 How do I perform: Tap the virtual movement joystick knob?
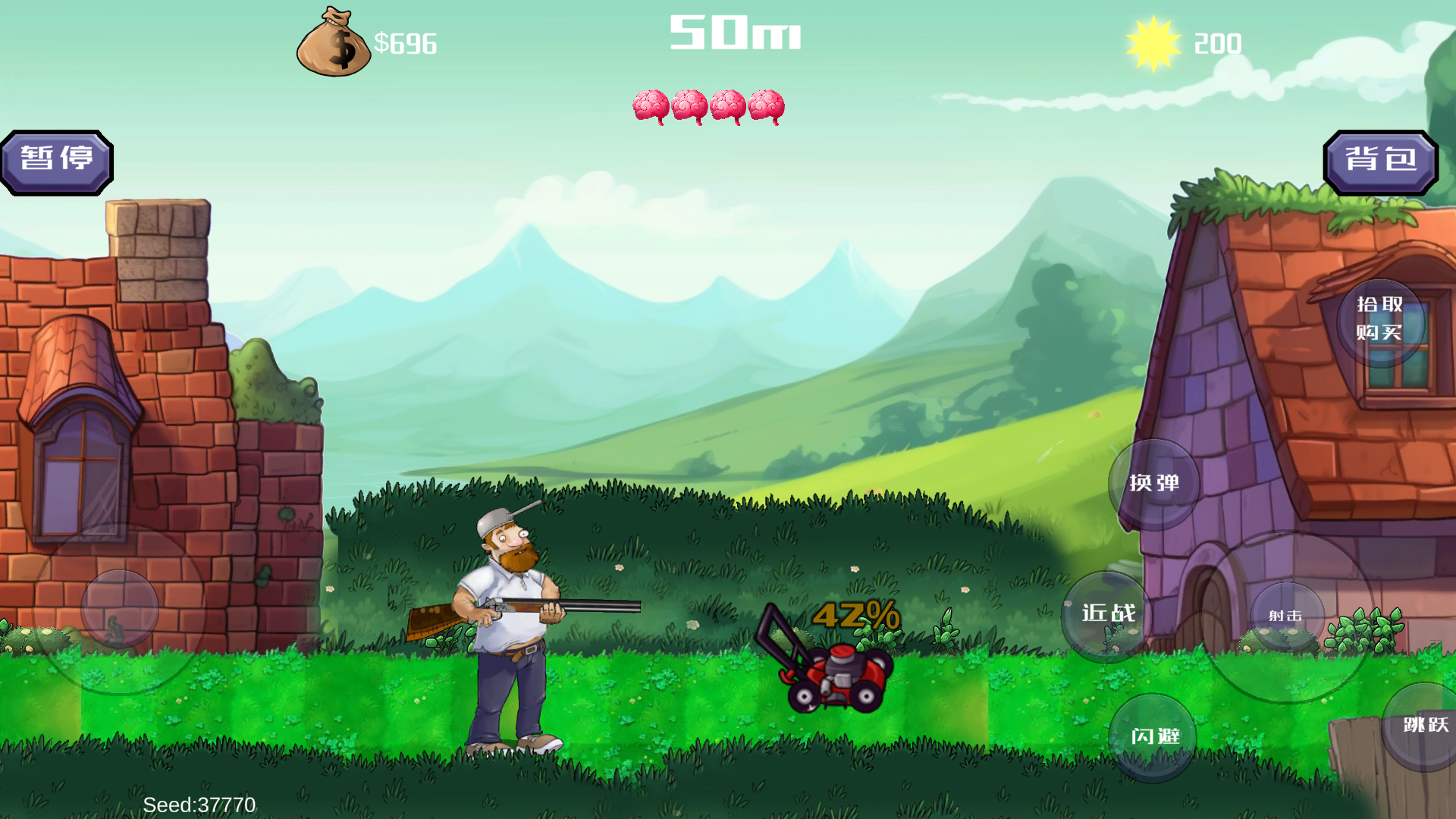(119, 608)
